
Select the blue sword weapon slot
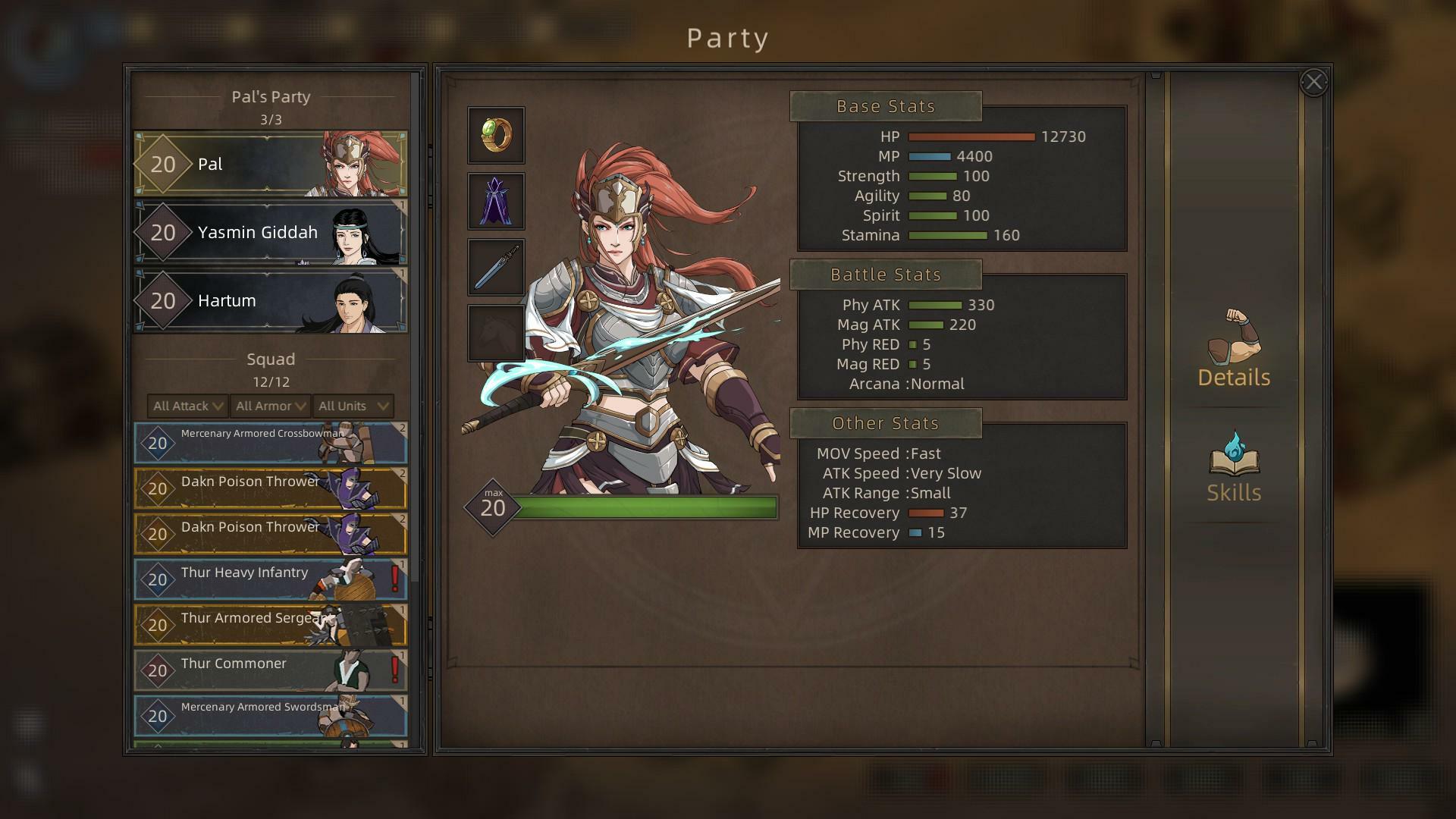496,267
